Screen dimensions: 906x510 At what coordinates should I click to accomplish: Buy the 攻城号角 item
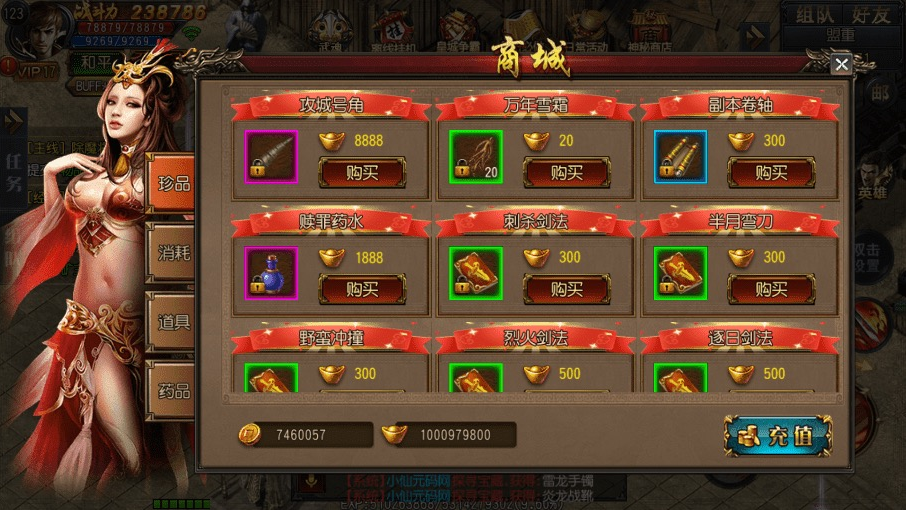(362, 172)
